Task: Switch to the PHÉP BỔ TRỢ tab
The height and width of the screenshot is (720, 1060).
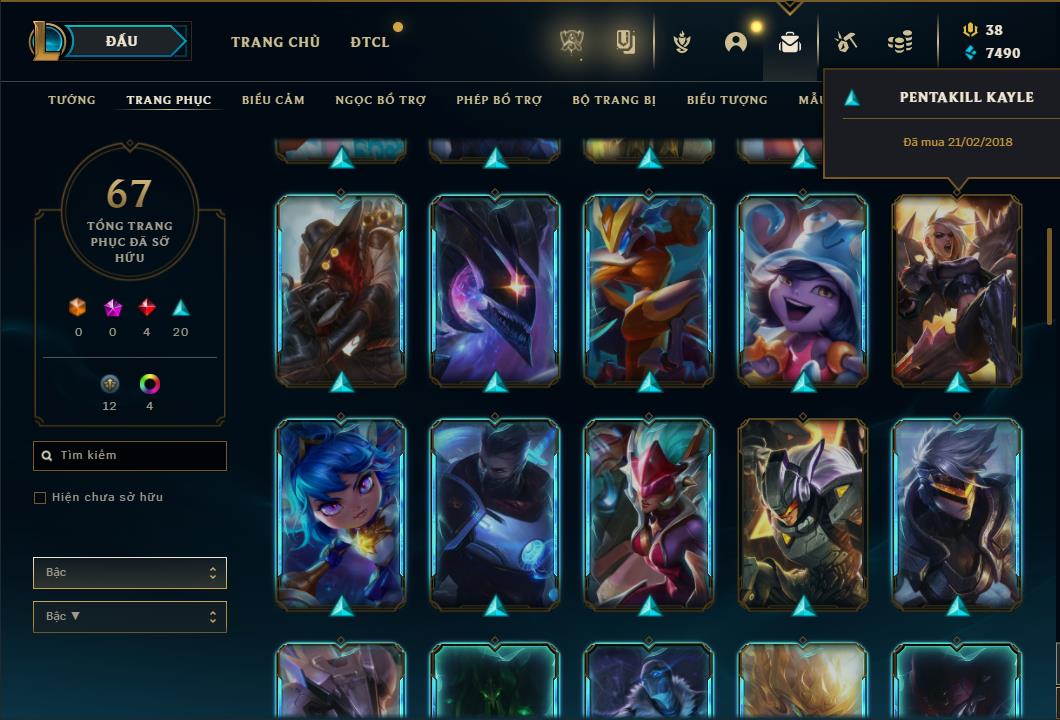Action: coord(499,100)
